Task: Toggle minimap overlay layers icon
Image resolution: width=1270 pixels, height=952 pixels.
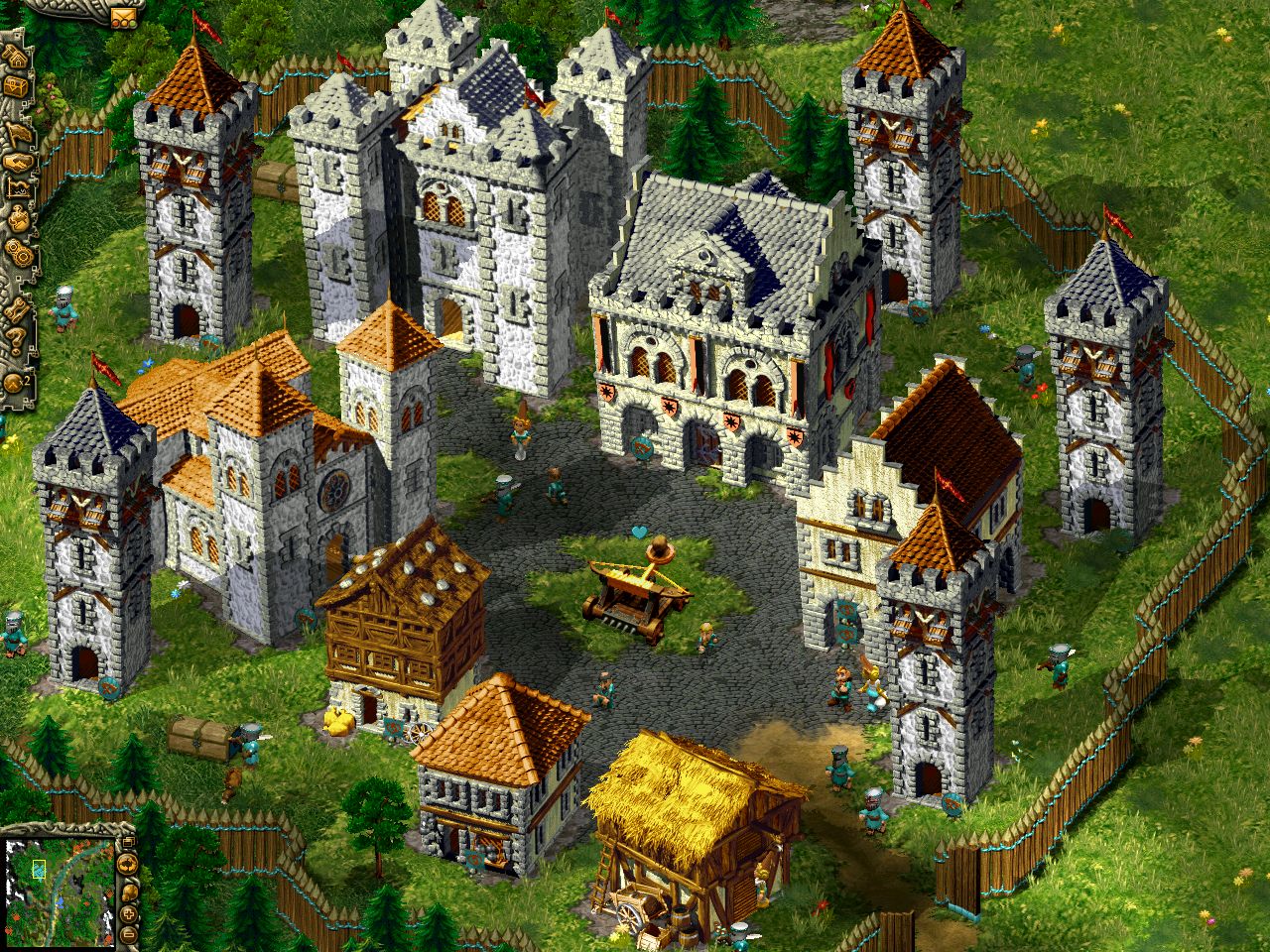Action: [x=129, y=841]
